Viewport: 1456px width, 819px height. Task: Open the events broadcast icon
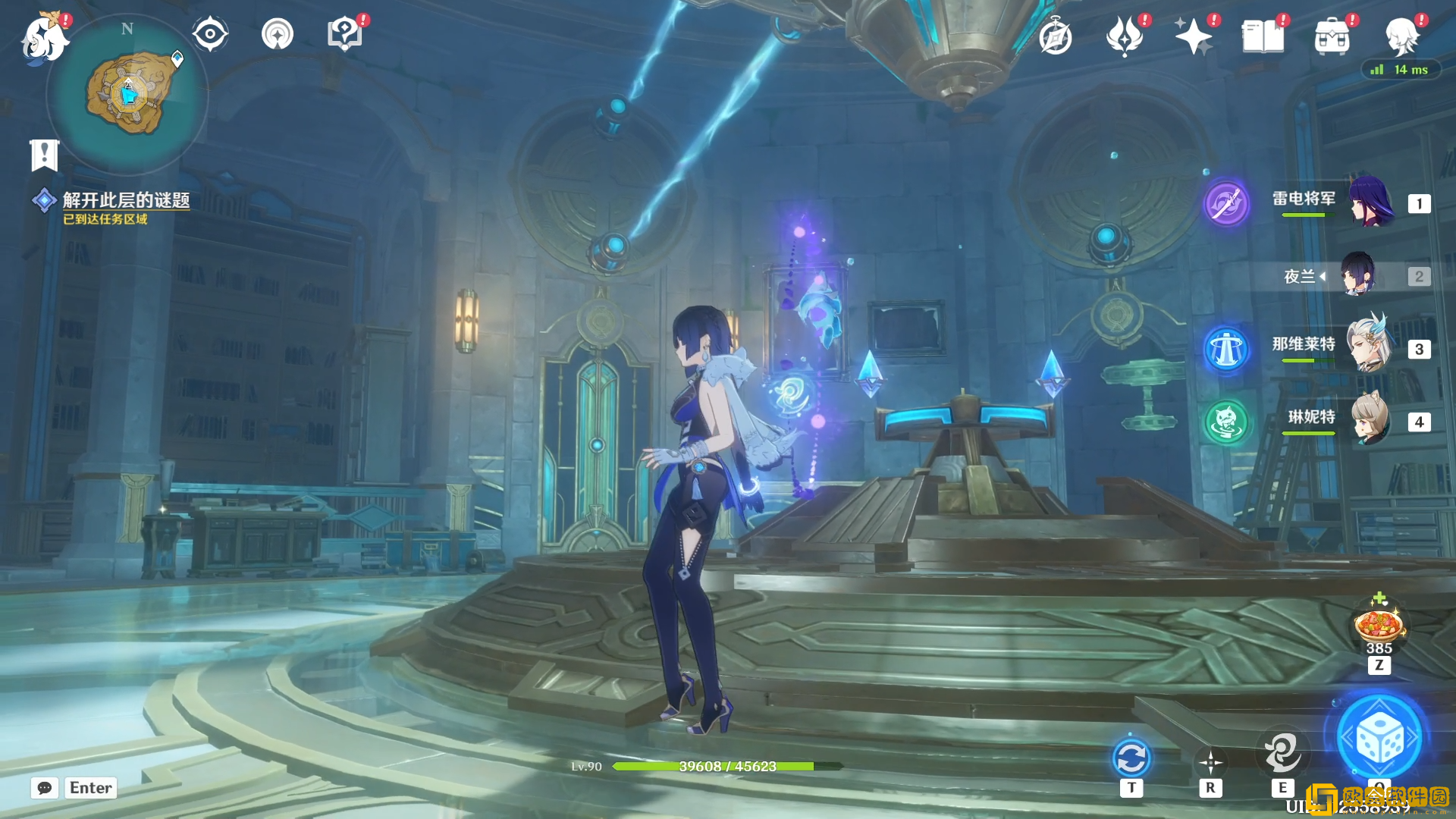pyautogui.click(x=278, y=34)
